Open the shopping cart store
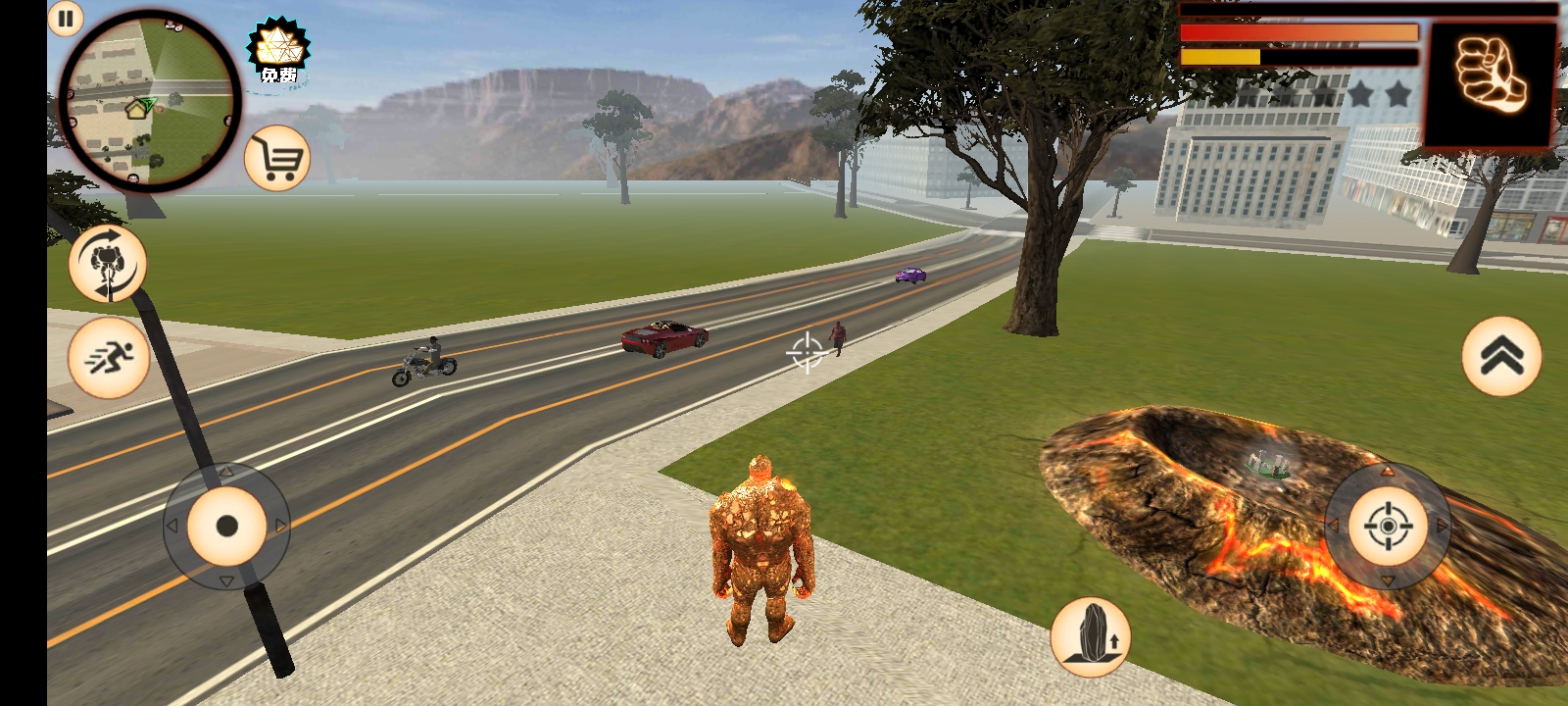 pyautogui.click(x=277, y=159)
